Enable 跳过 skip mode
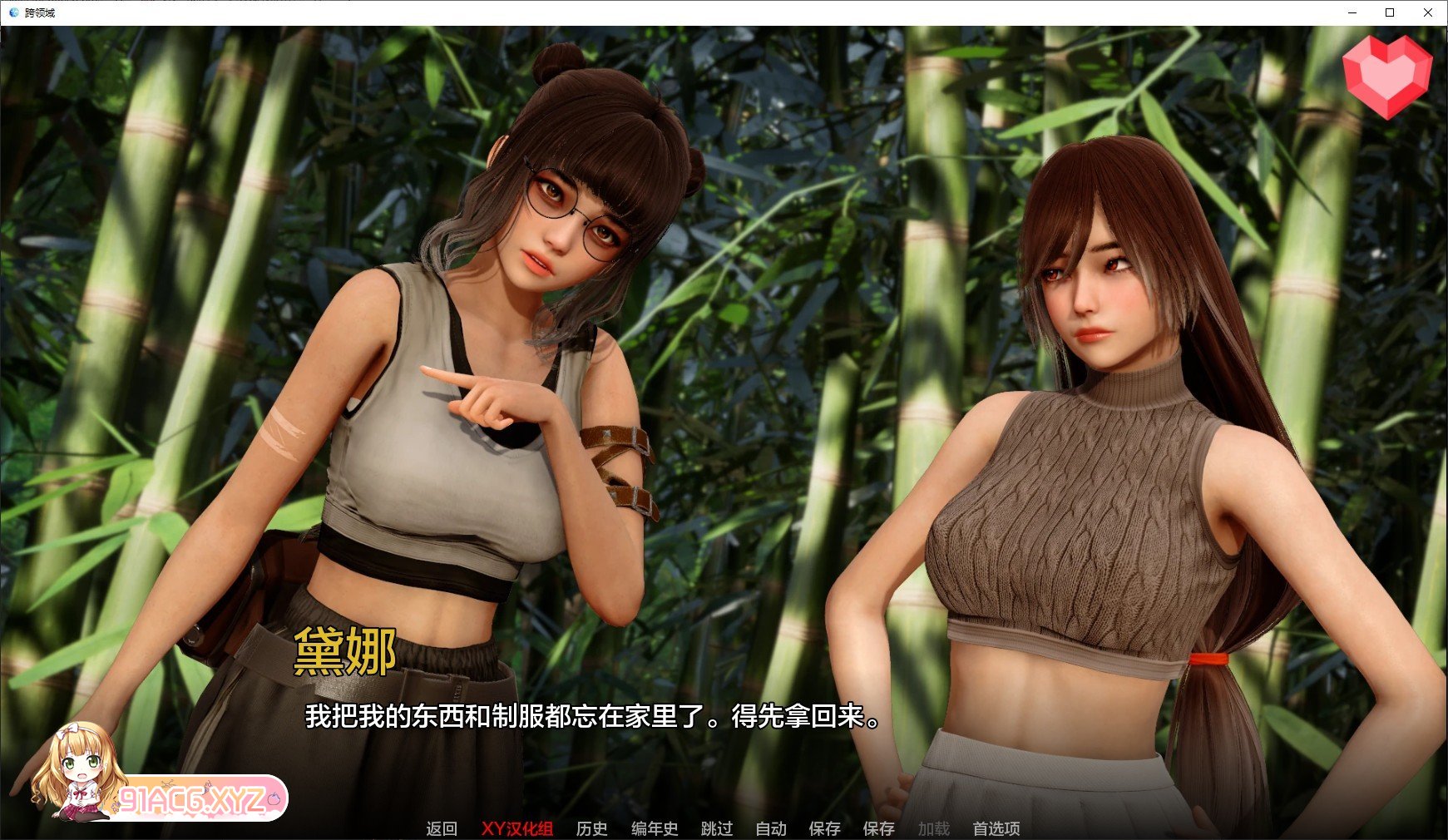 pyautogui.click(x=716, y=828)
